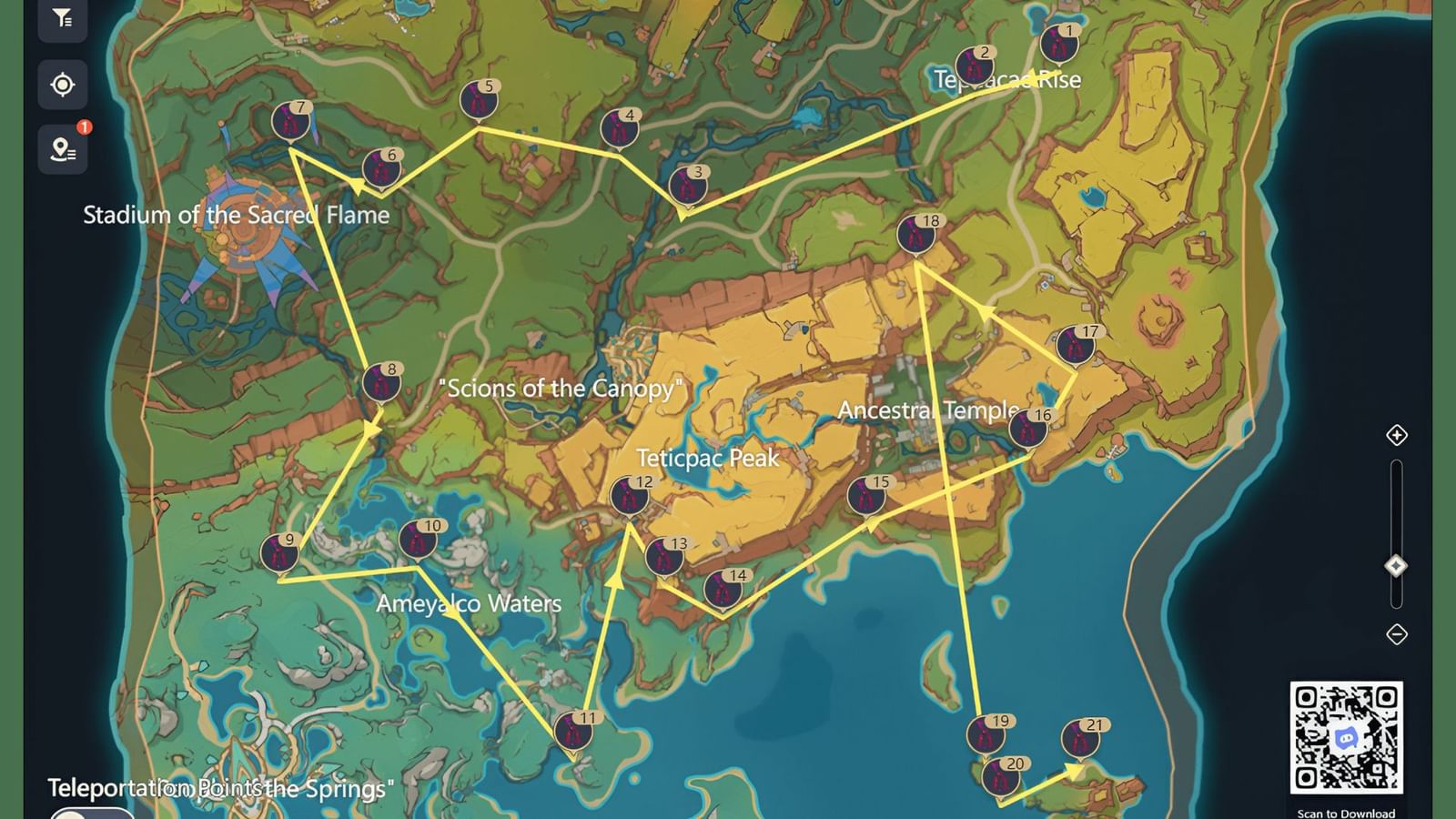Click the zoom level slider handle
This screenshot has width=1456, height=819.
click(x=1398, y=564)
